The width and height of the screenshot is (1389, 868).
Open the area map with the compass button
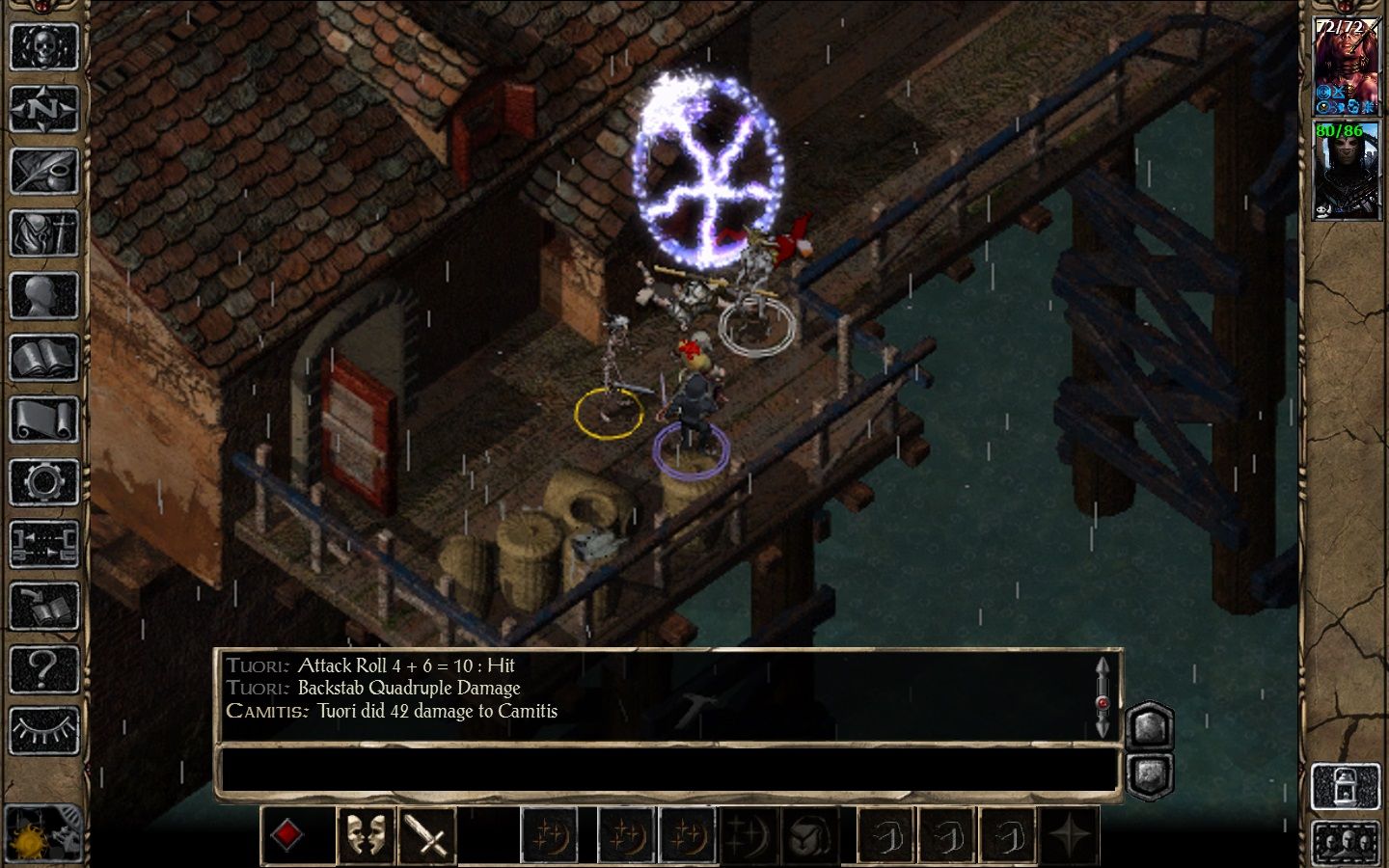click(x=43, y=108)
